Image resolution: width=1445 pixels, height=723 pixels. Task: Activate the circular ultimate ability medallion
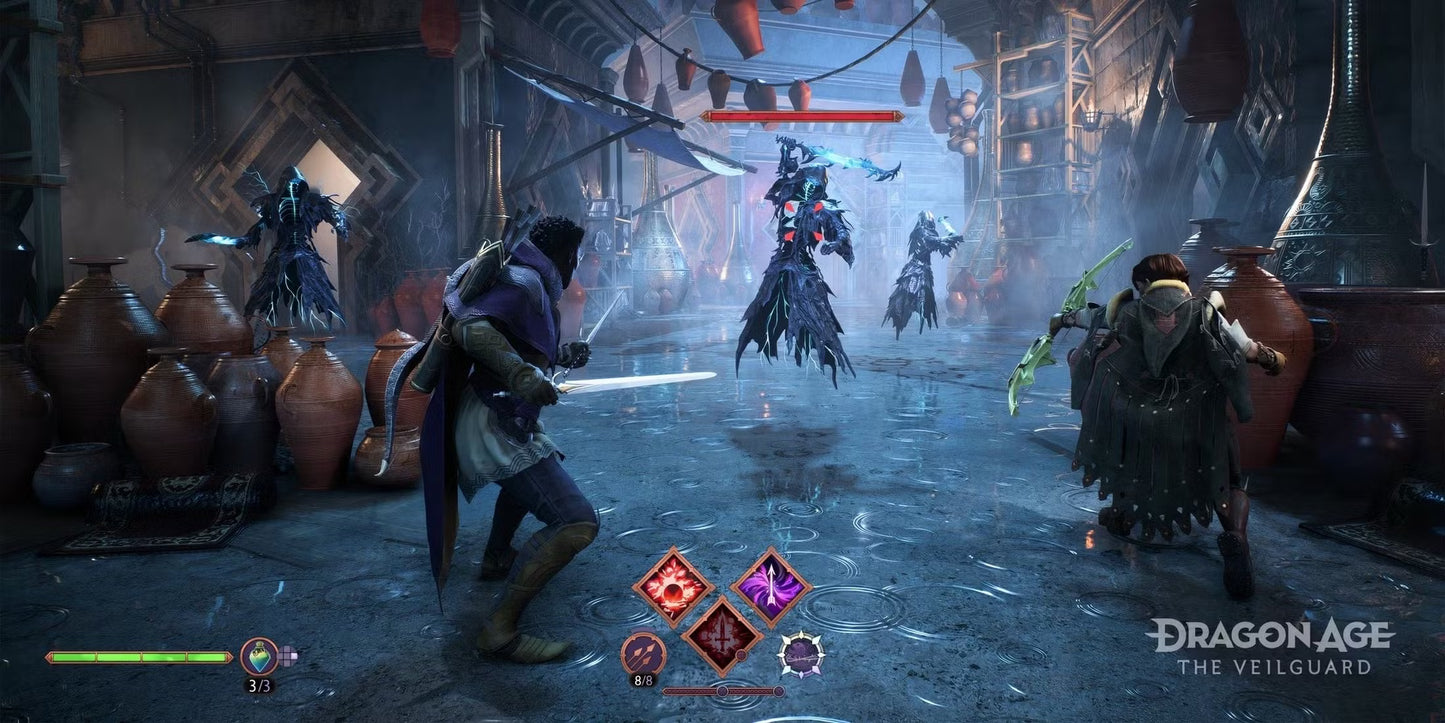point(801,655)
